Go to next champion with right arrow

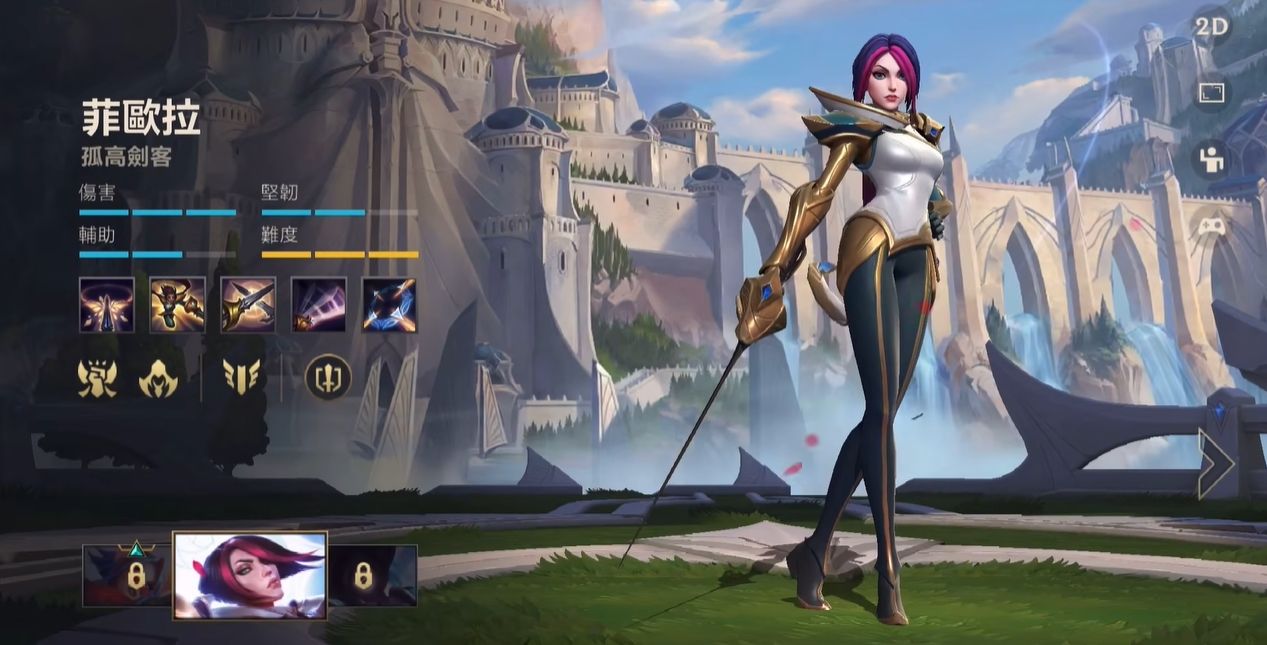click(1216, 463)
